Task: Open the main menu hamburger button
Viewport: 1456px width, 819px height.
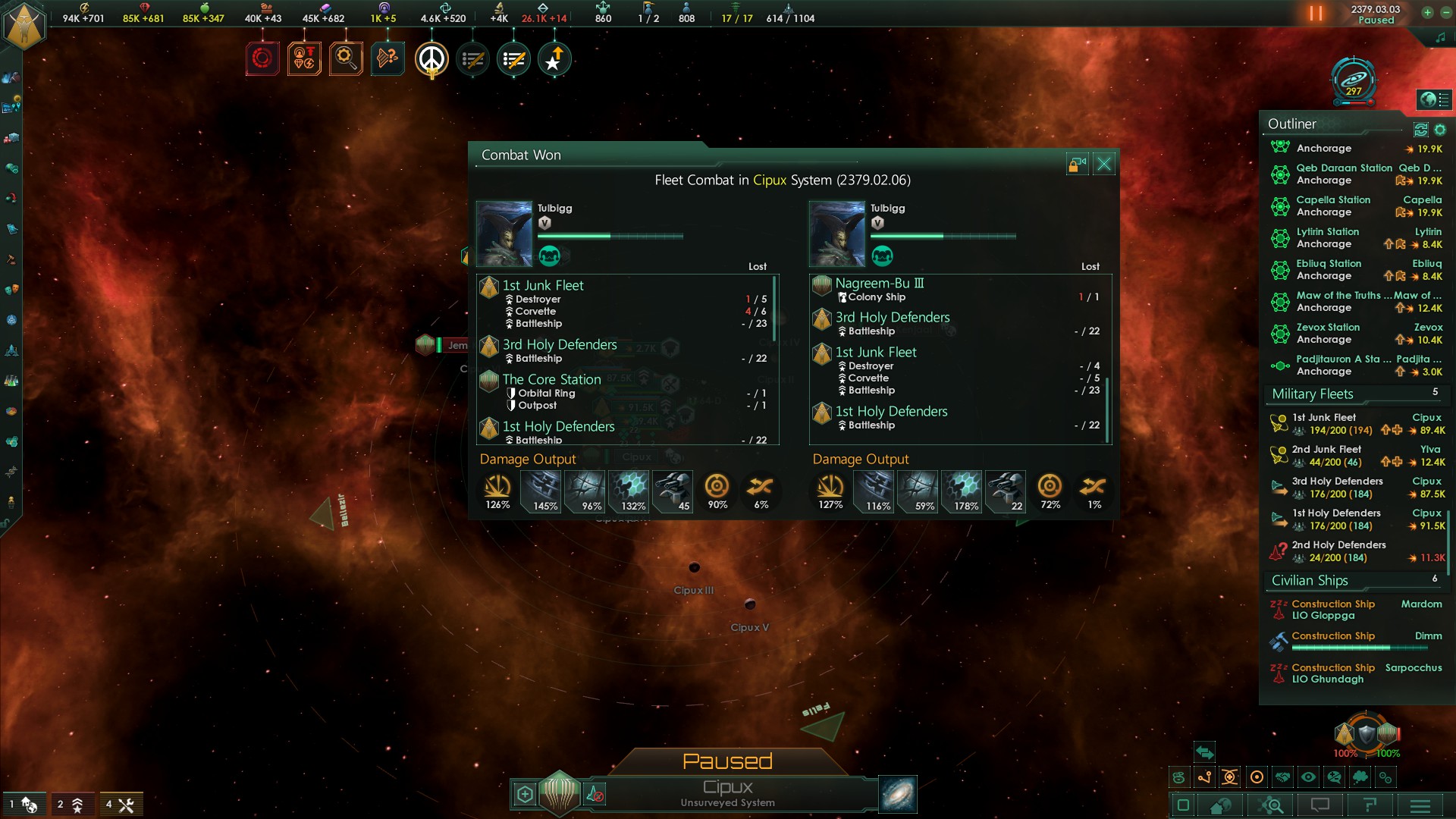Action: point(1420,805)
